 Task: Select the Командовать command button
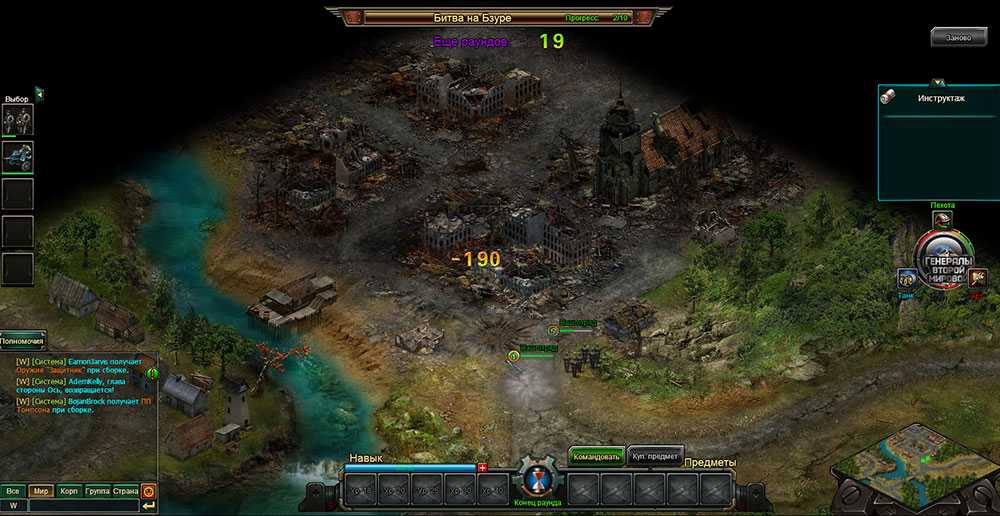pyautogui.click(x=597, y=456)
